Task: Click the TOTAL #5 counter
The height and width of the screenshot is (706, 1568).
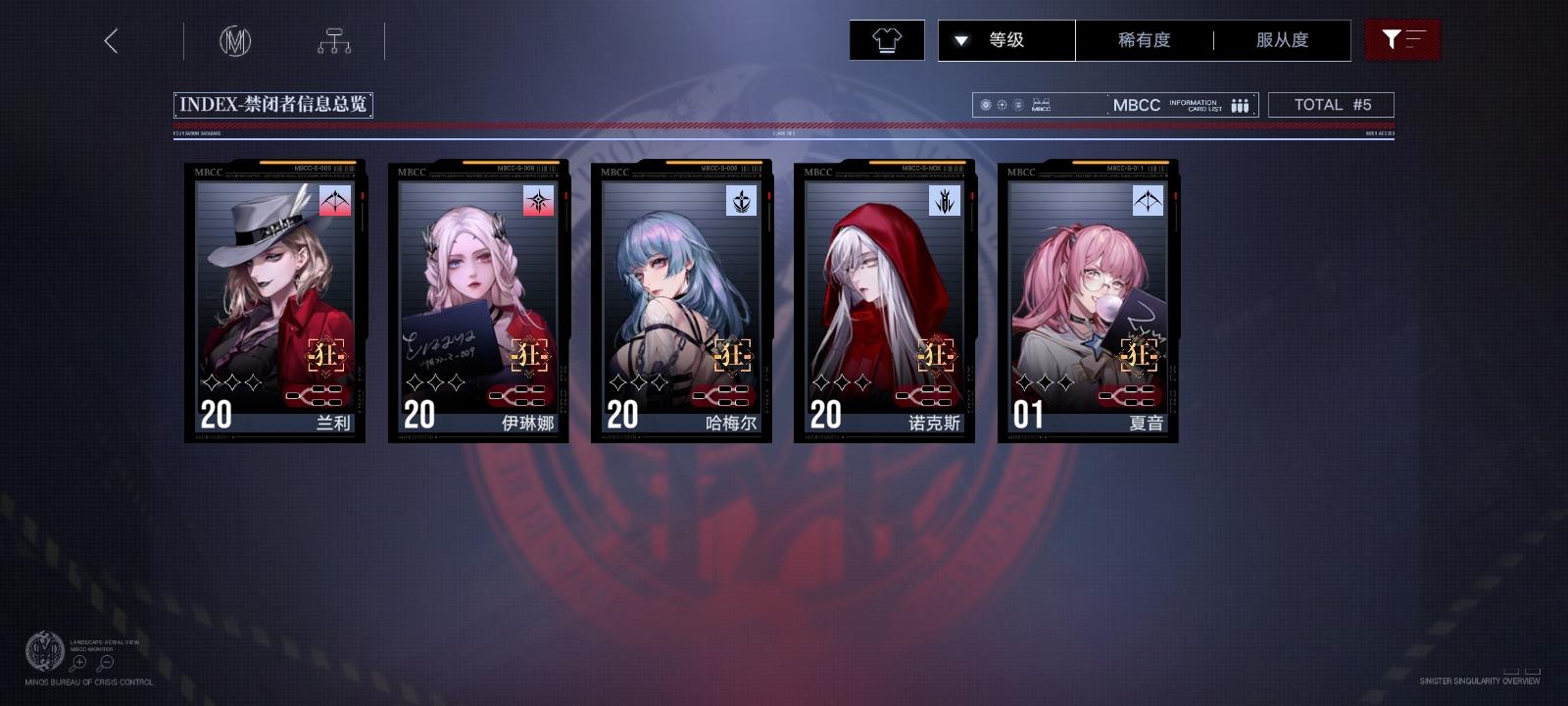Action: coord(1331,104)
